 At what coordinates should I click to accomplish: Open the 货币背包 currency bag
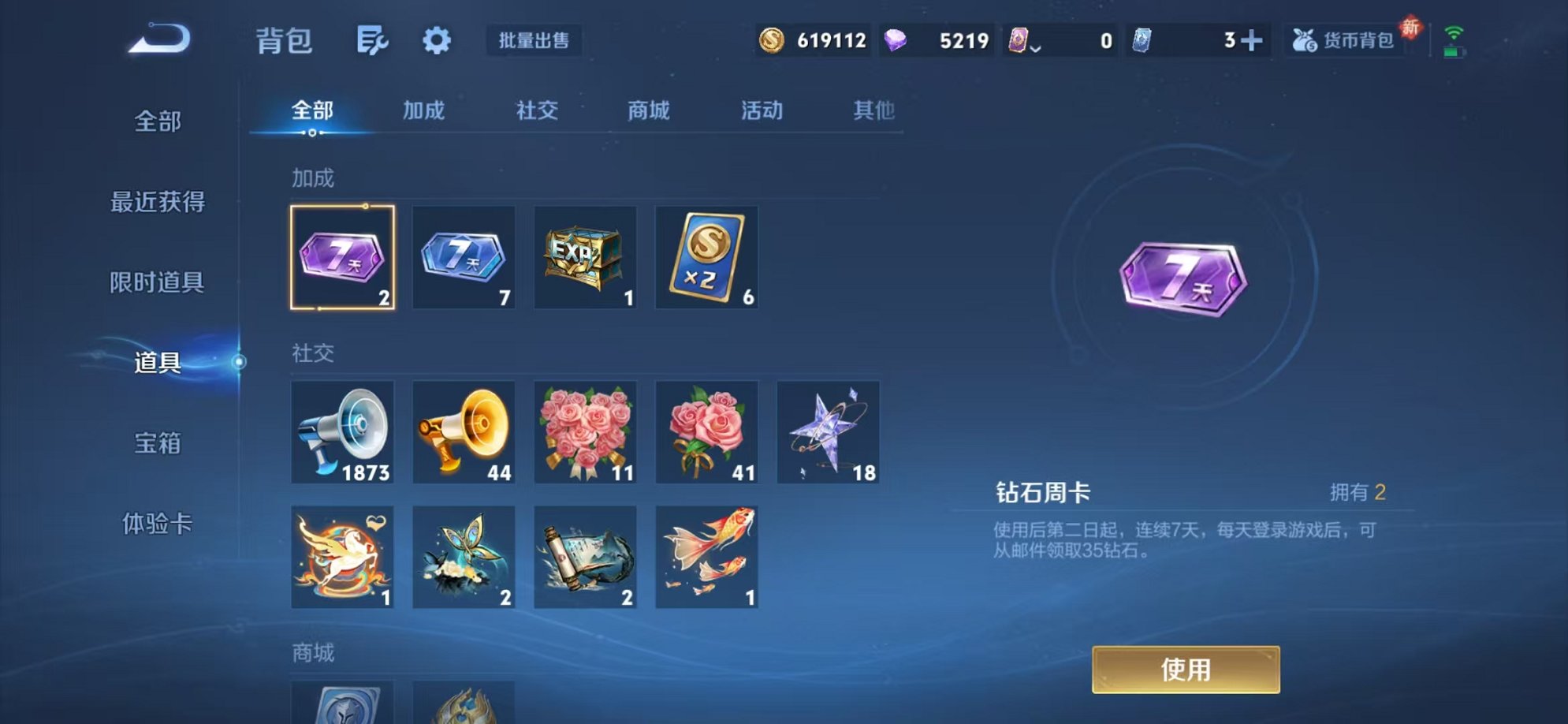coord(1346,41)
